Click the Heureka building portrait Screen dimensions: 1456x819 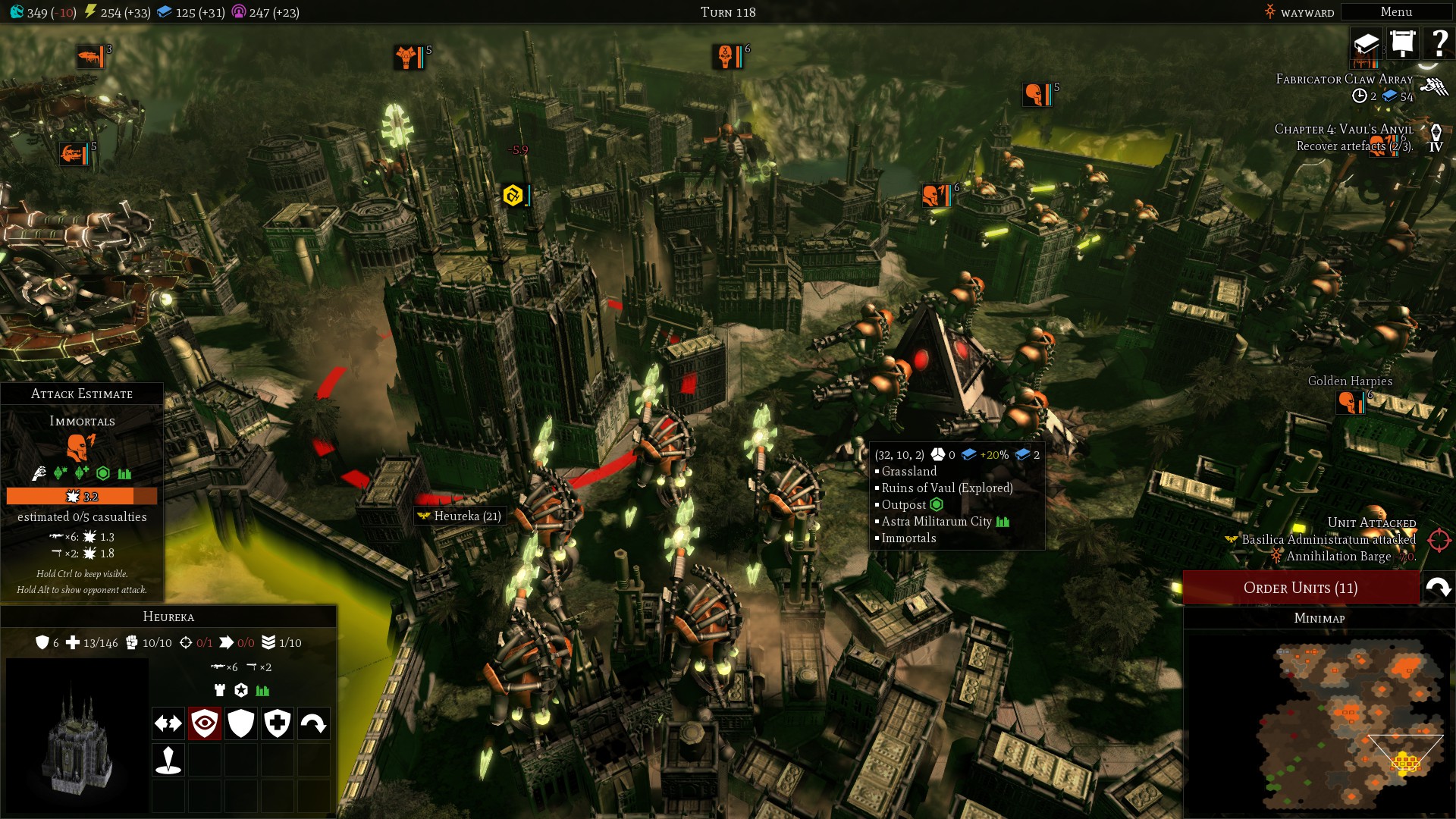pos(77,736)
